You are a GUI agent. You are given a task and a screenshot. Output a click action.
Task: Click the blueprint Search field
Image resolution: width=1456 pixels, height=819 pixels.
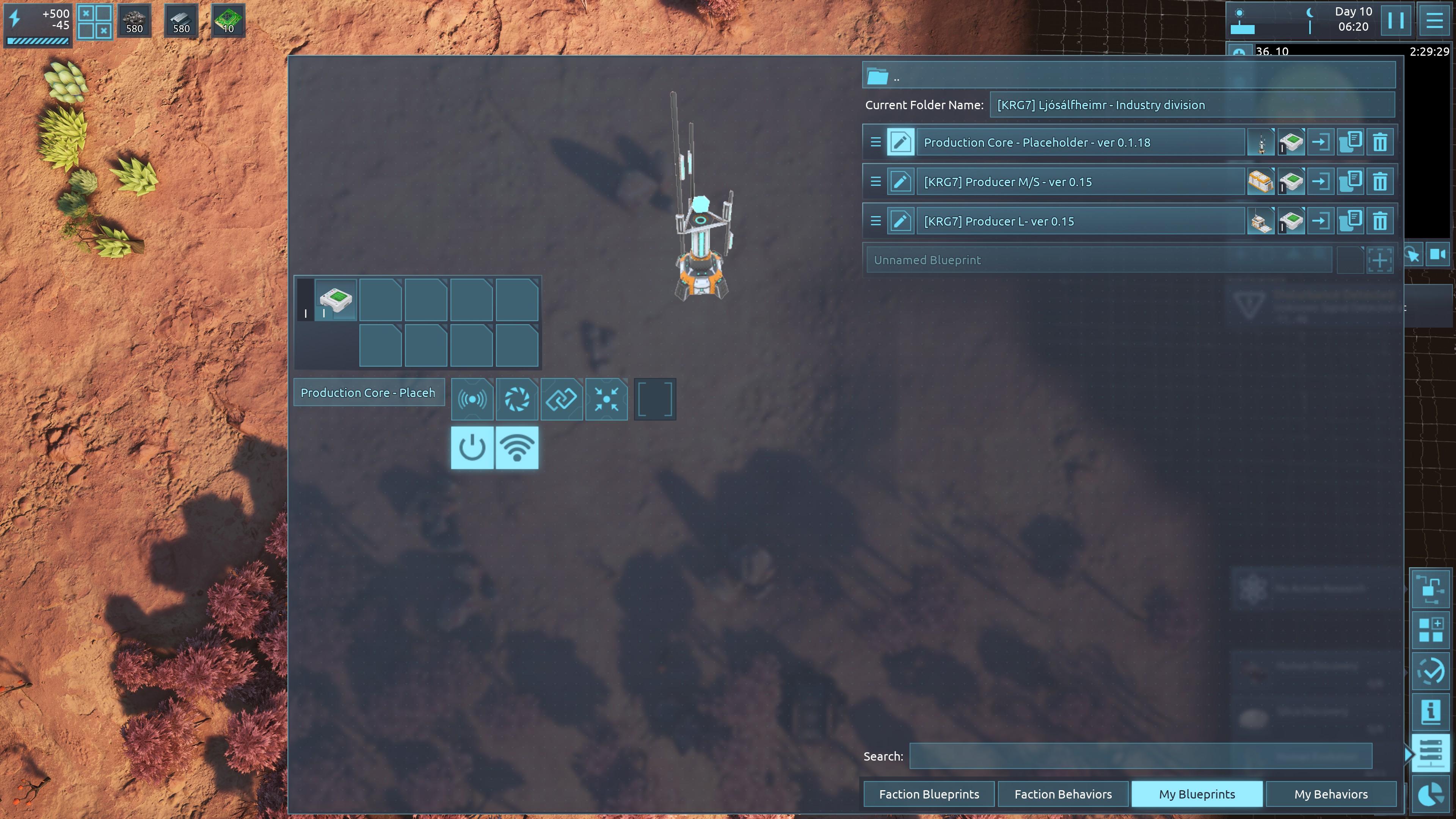[x=1140, y=756]
